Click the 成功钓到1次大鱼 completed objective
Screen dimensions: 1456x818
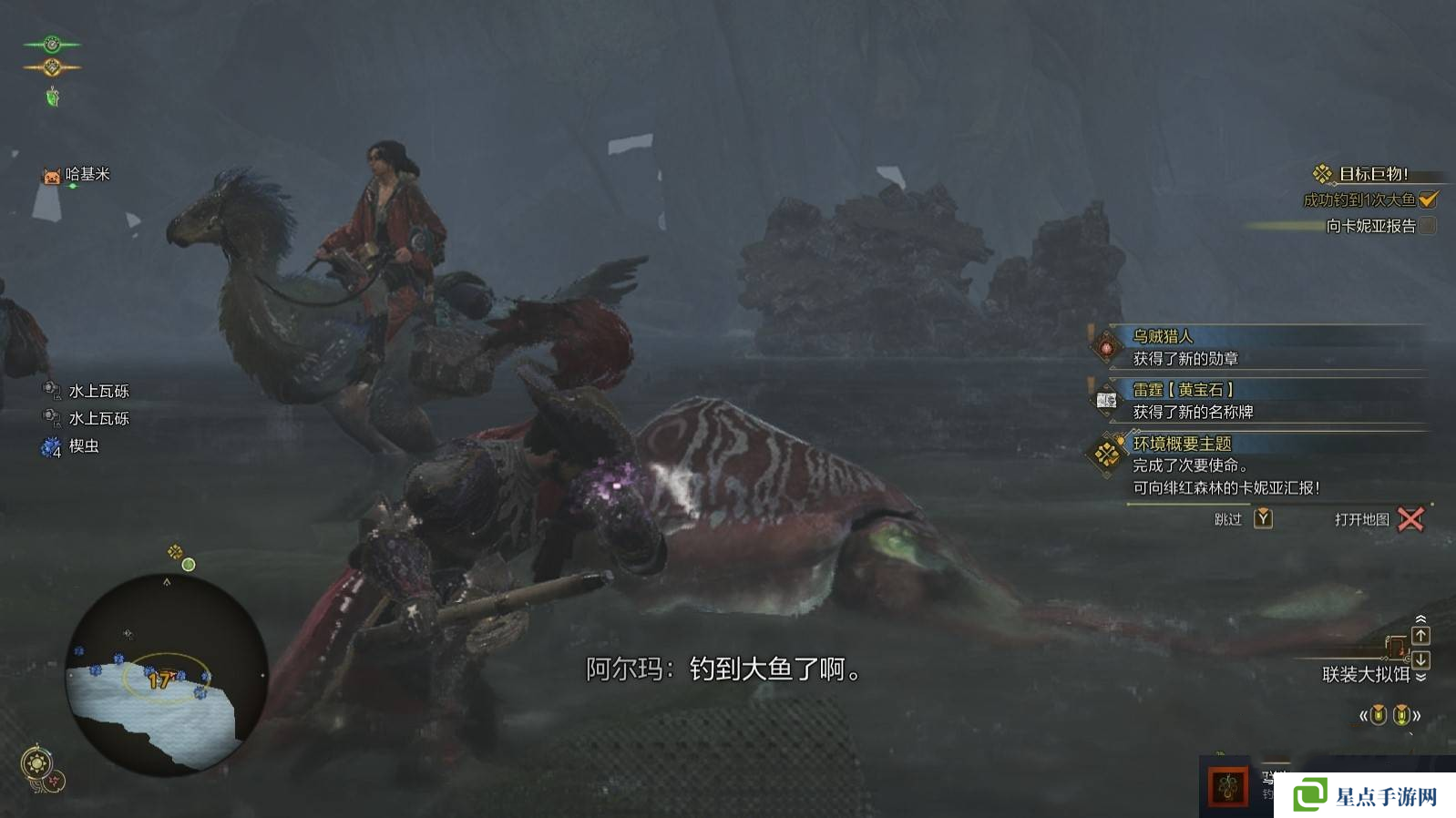tap(1359, 199)
